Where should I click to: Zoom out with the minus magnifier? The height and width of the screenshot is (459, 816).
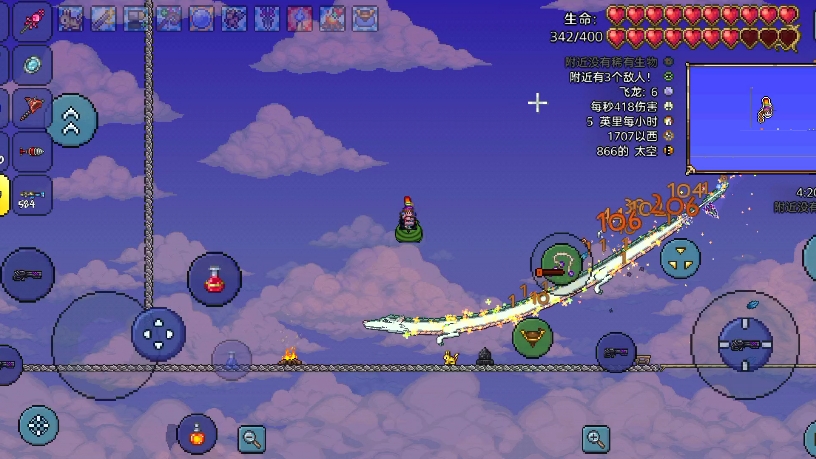click(251, 436)
